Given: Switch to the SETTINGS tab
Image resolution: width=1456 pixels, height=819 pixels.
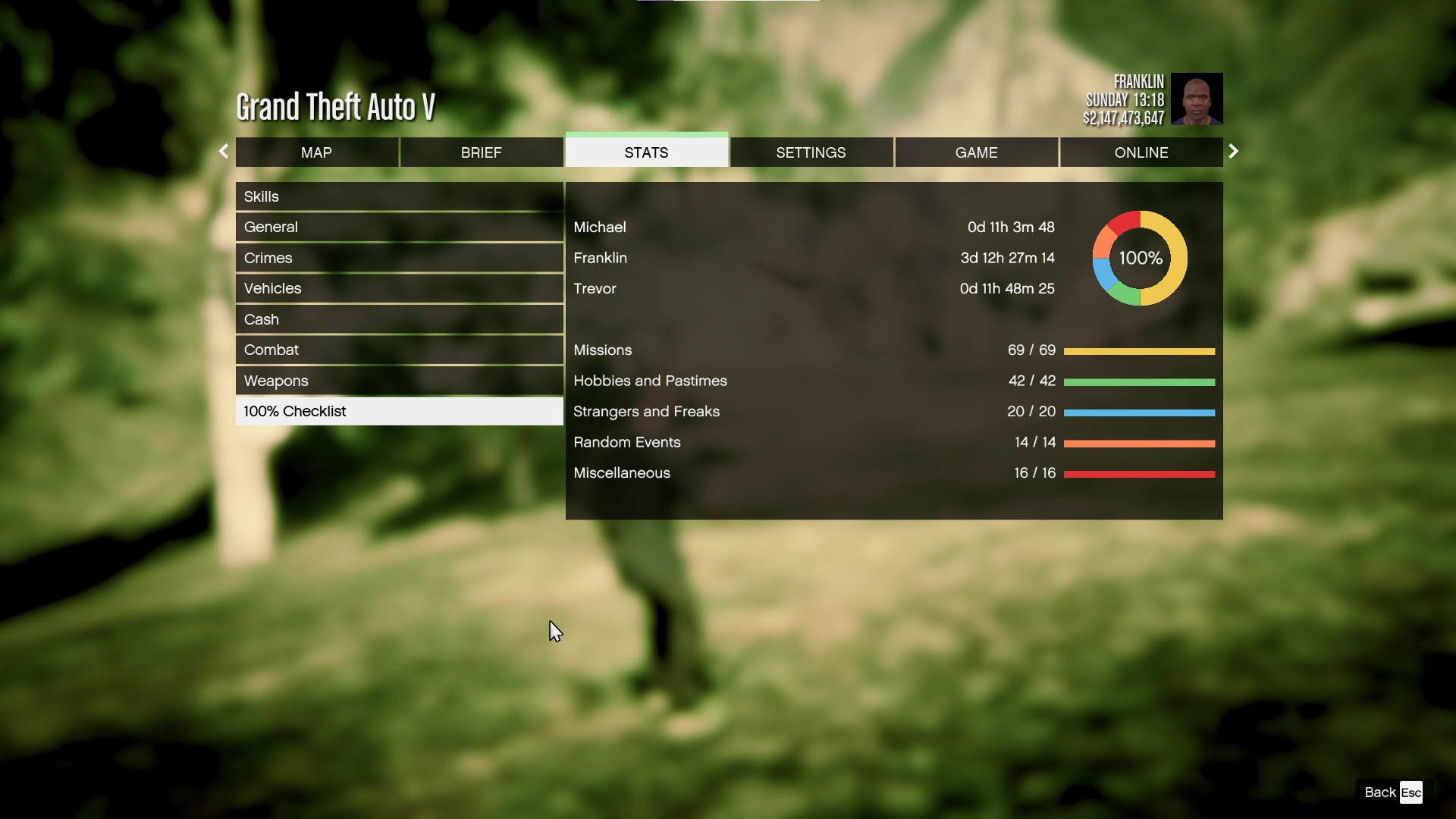Looking at the screenshot, I should click(811, 152).
